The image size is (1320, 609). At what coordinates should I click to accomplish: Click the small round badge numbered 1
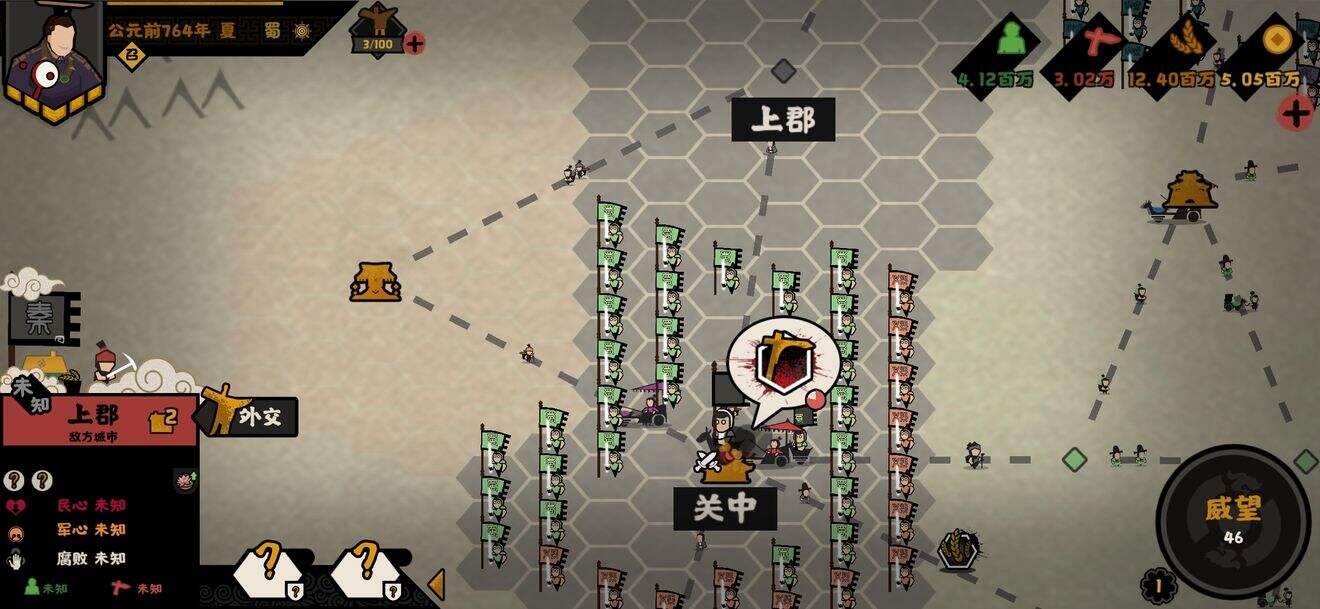click(1158, 586)
